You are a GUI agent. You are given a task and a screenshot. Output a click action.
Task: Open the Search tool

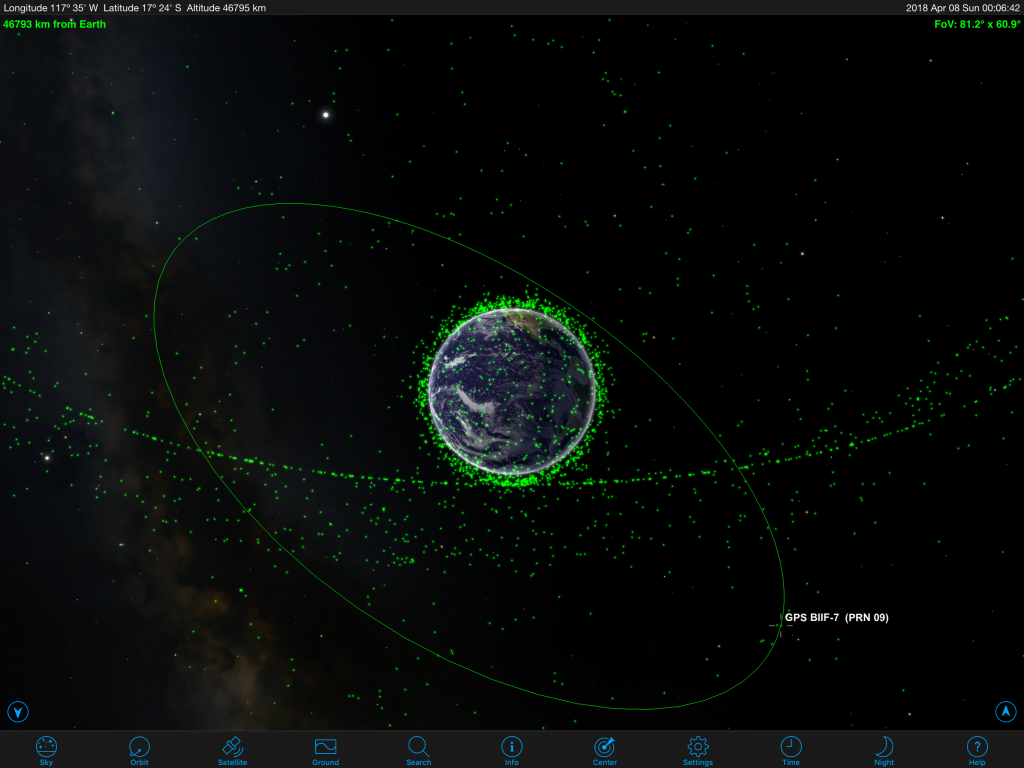point(418,748)
